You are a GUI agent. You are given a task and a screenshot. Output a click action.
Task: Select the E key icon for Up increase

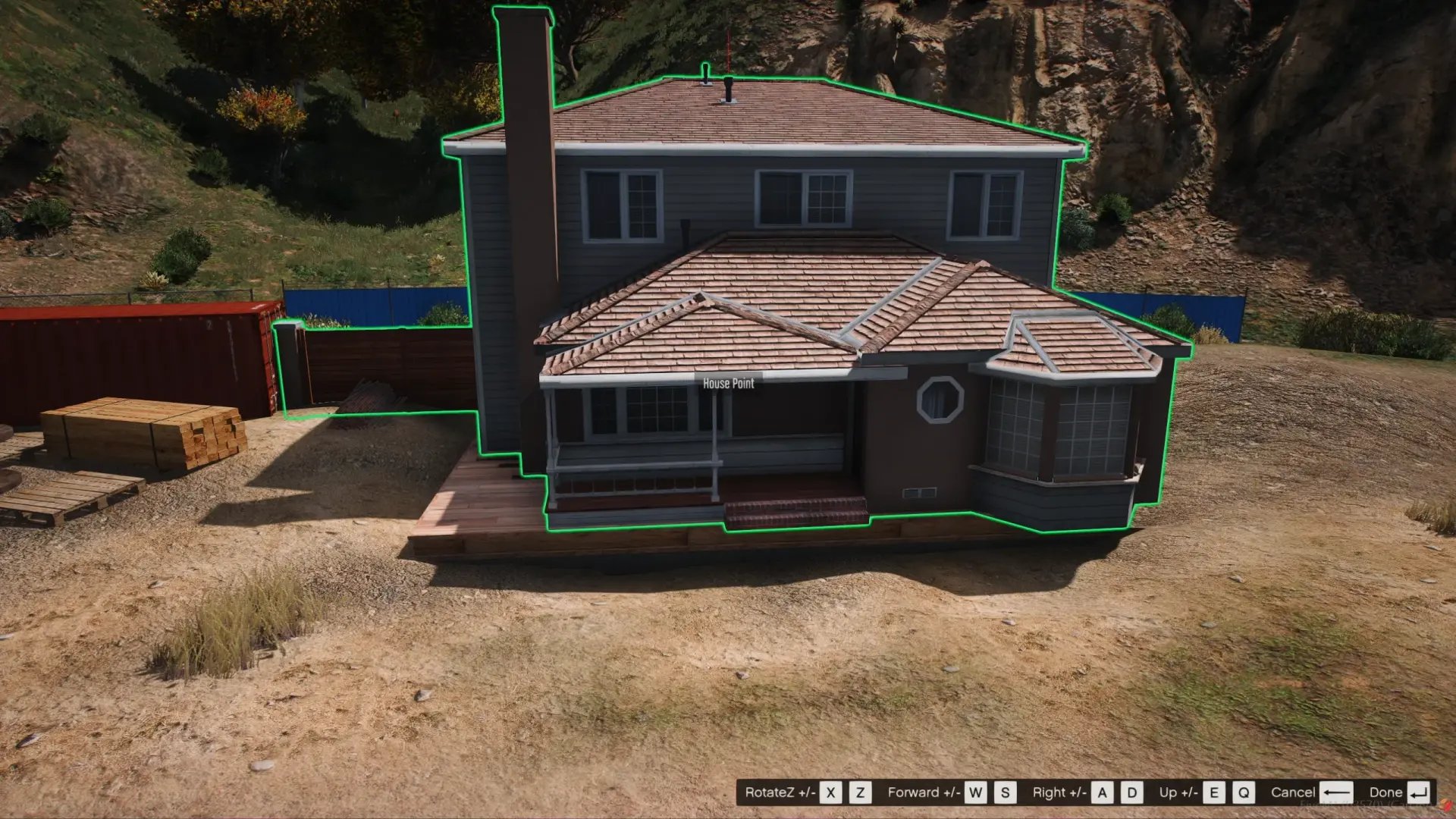[1213, 792]
